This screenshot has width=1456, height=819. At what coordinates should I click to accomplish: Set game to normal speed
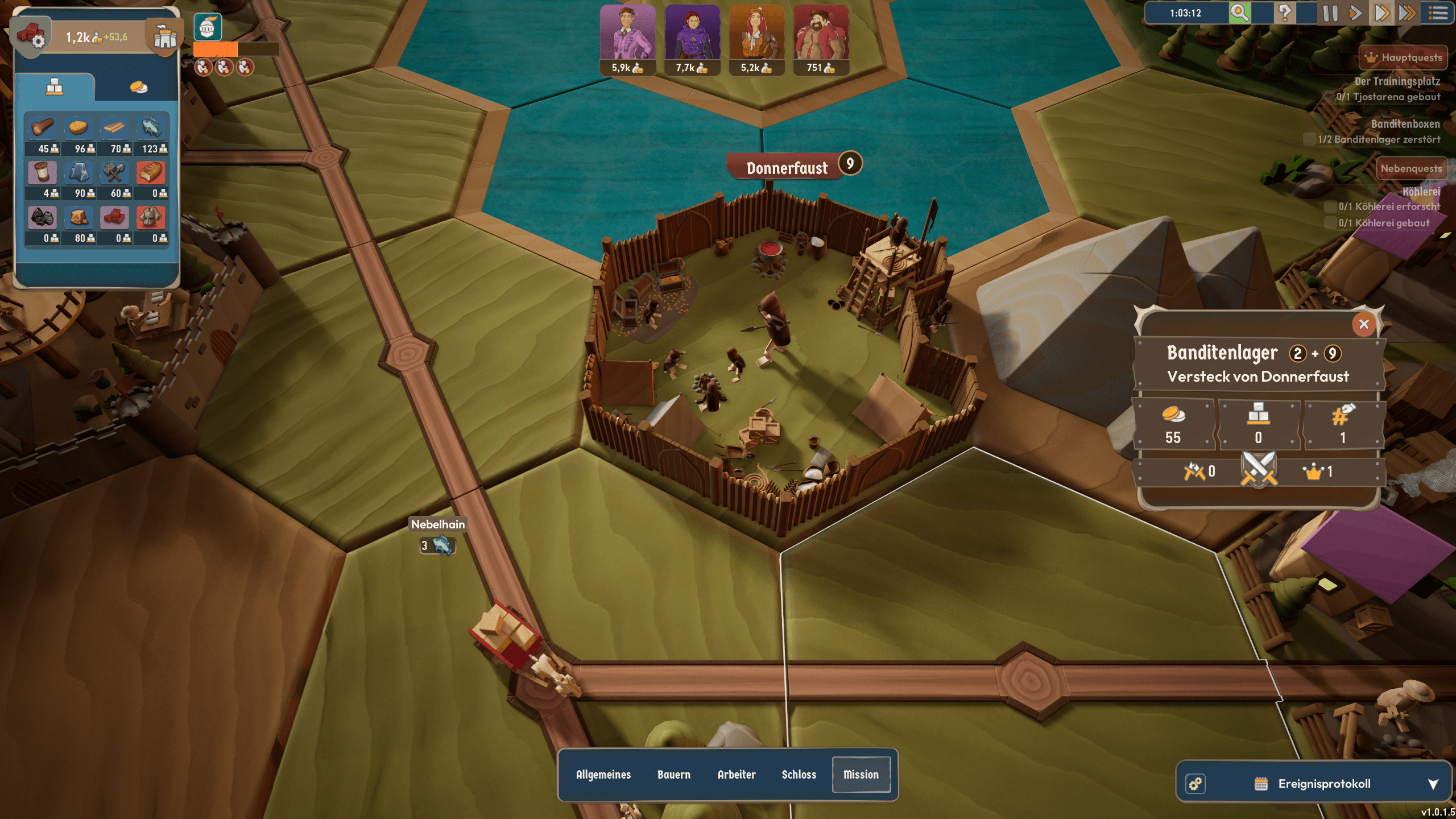pyautogui.click(x=1355, y=13)
